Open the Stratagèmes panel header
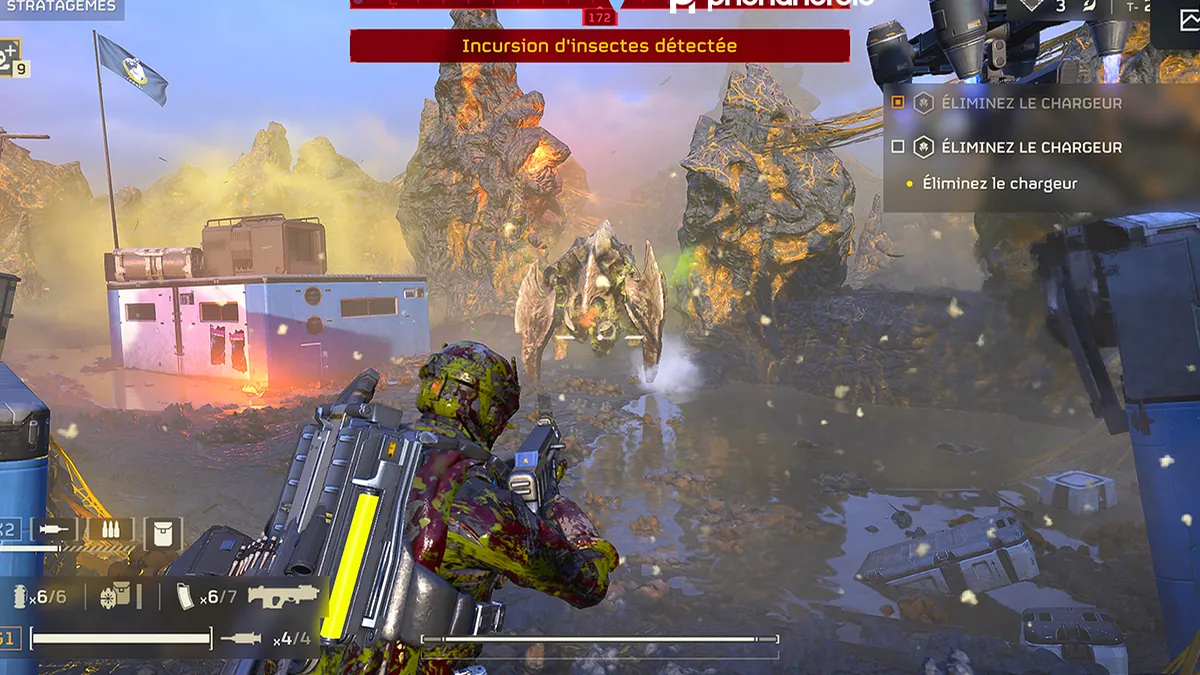Screen dimensions: 1200x675 [x=58, y=7]
